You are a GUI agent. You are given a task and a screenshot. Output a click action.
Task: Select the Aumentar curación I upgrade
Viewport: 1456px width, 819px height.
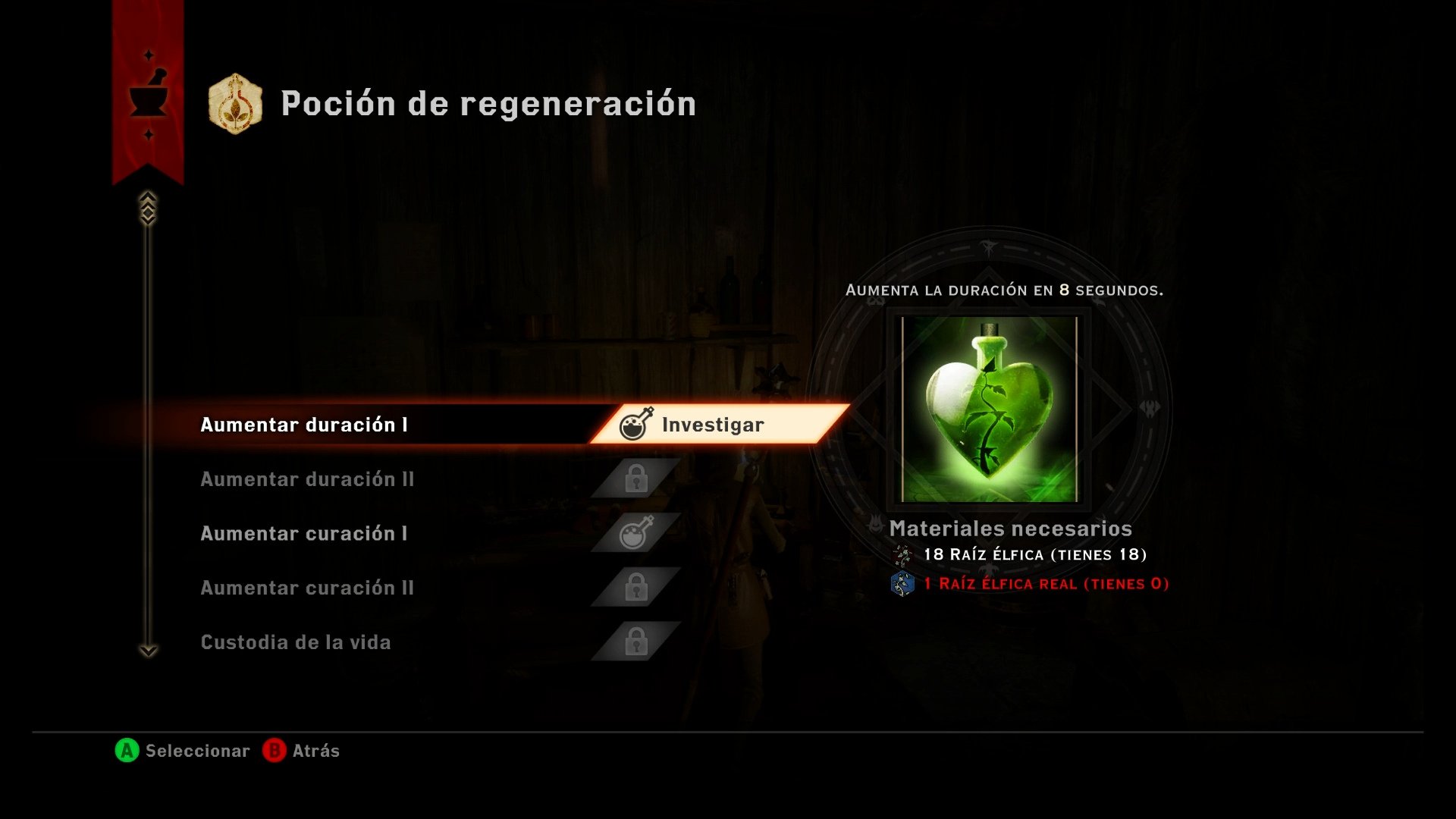pos(303,533)
